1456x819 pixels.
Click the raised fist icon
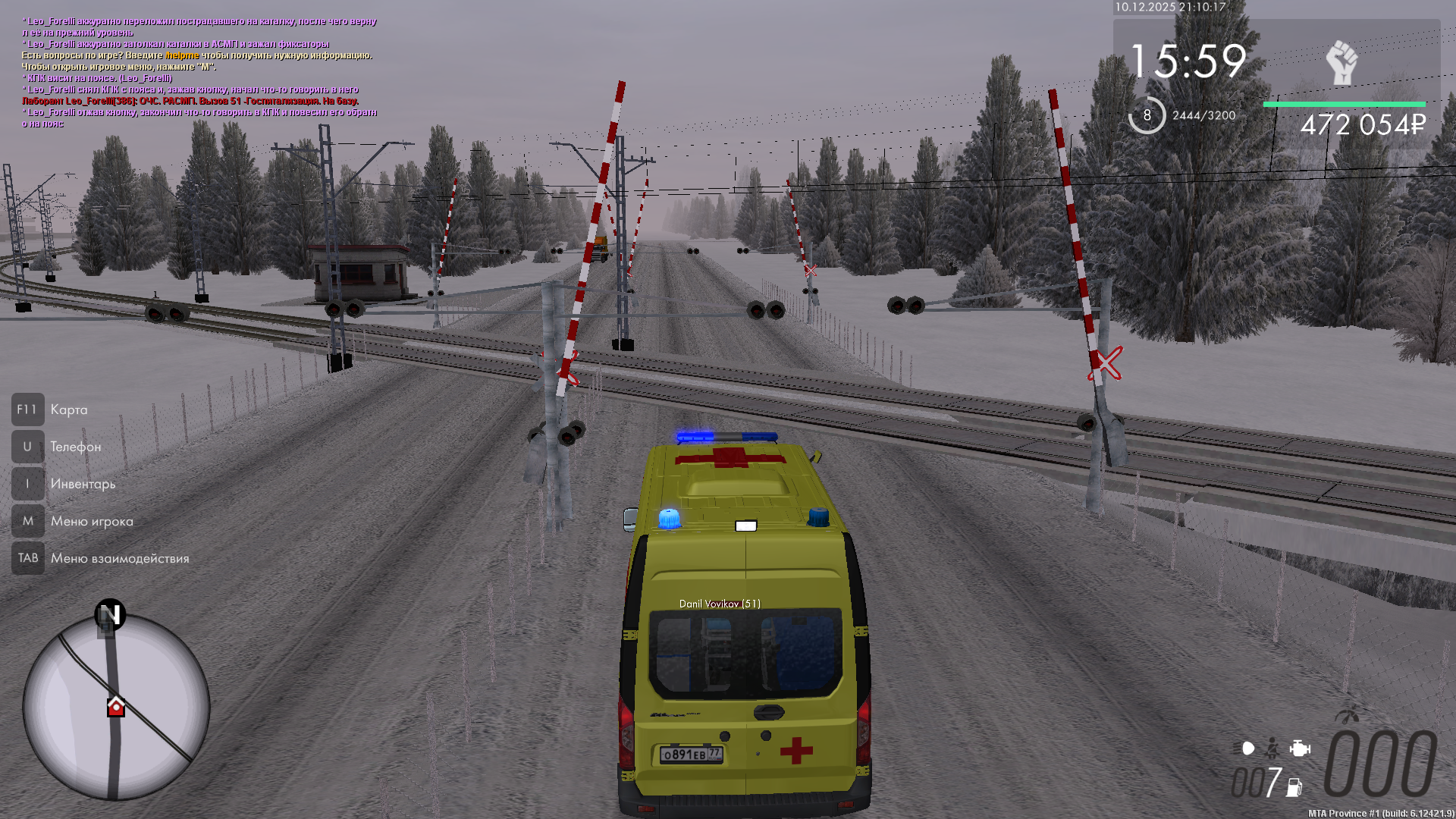[x=1341, y=62]
